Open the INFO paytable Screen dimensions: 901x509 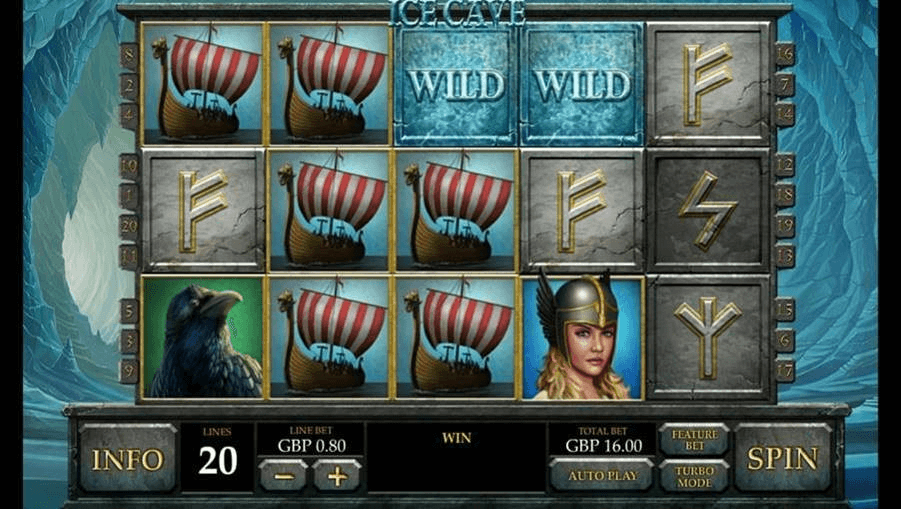coord(127,459)
